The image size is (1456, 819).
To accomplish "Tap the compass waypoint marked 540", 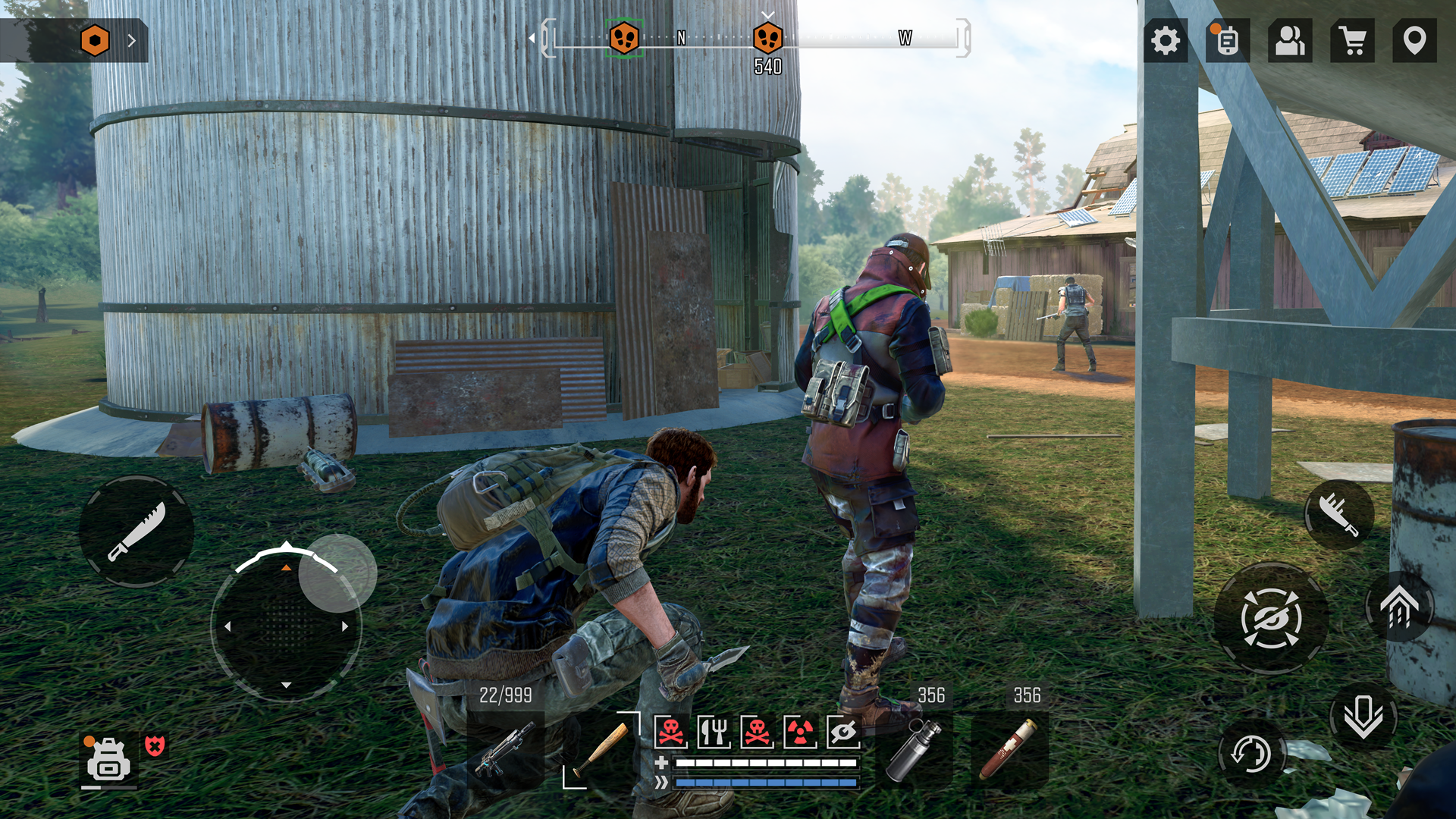I will 770,39.
